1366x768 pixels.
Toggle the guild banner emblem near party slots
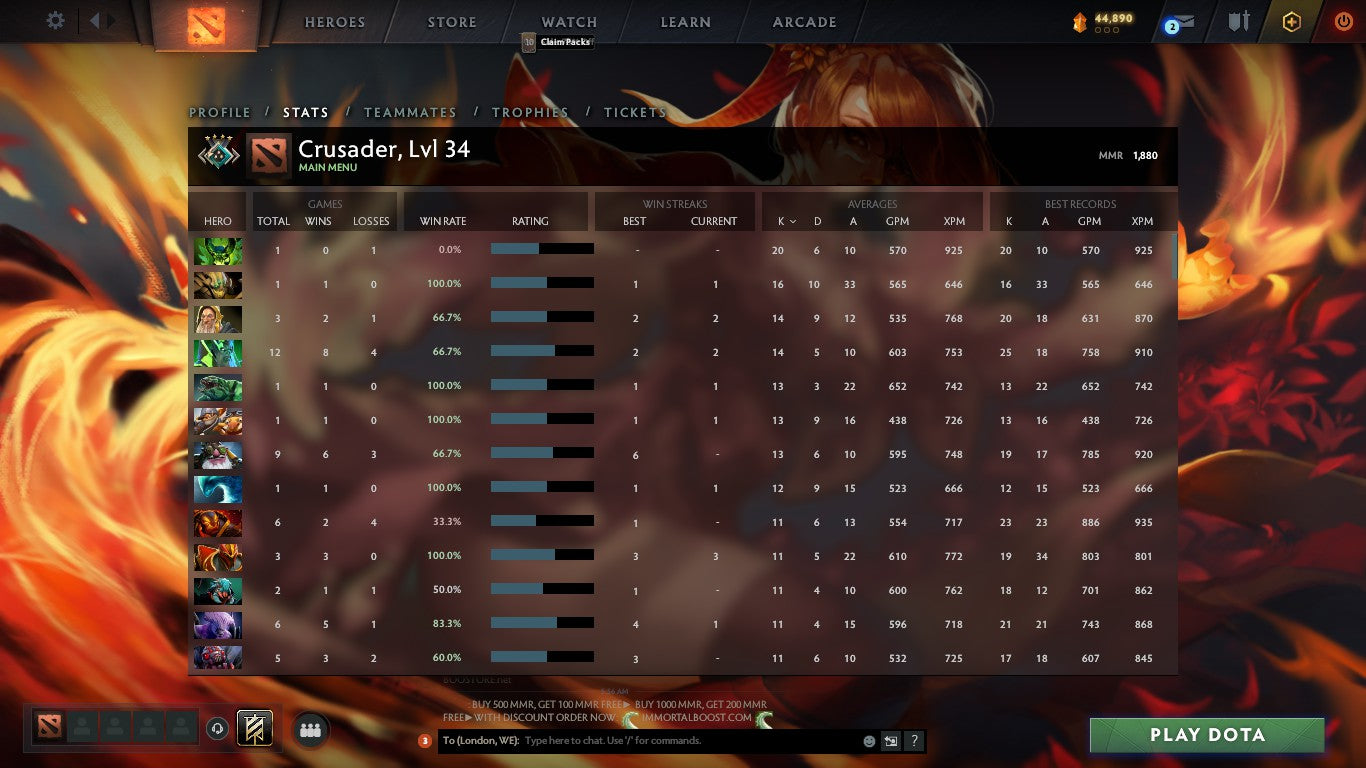[254, 727]
